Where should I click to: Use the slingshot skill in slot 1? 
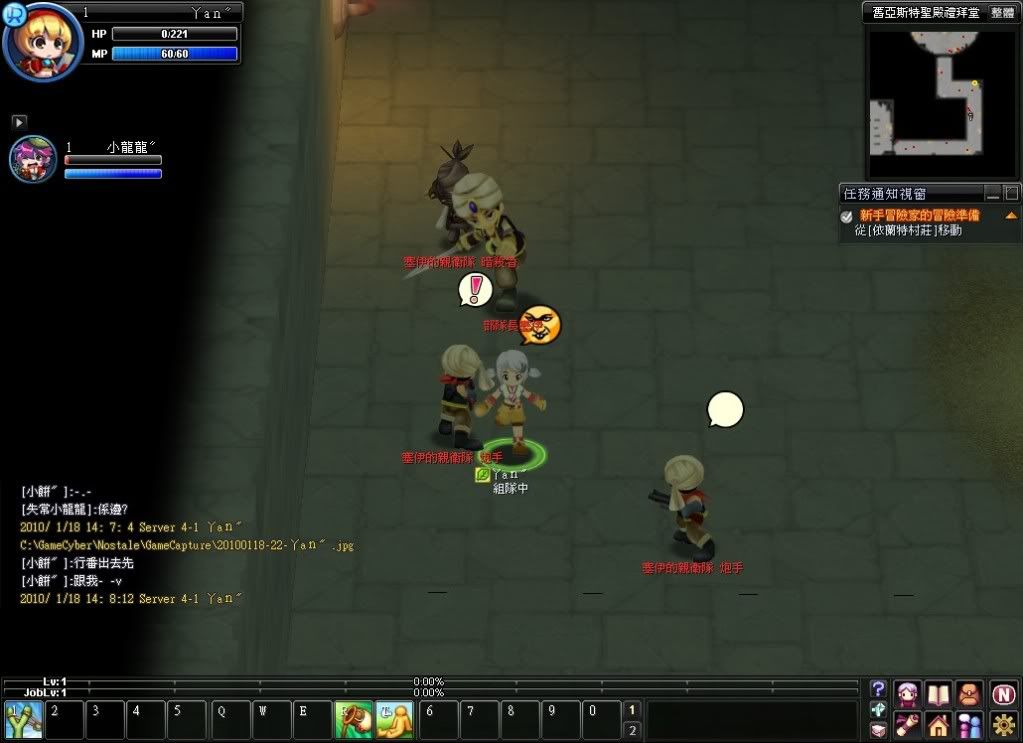point(22,719)
